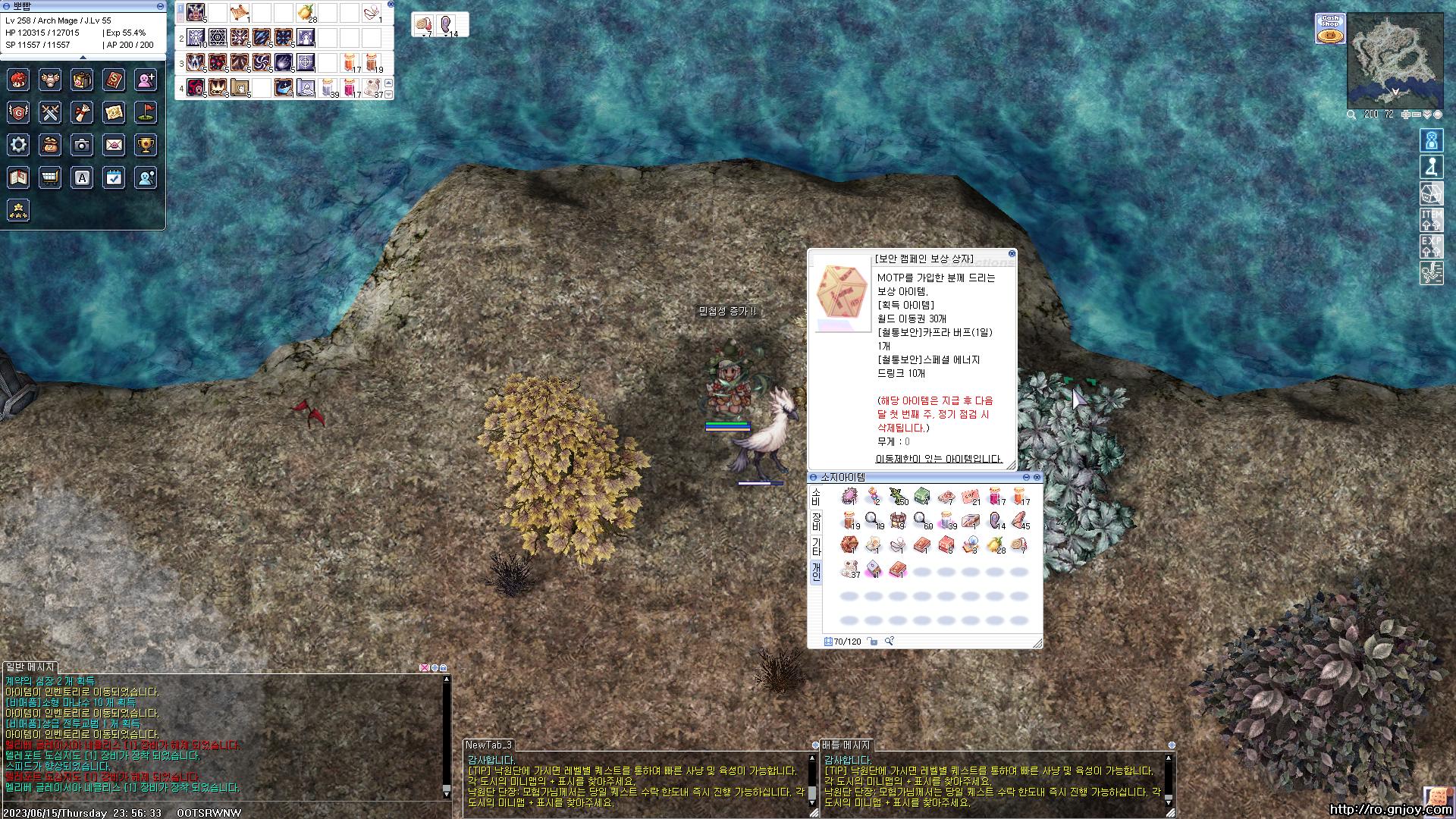The image size is (1456, 819).
Task: Open the shopping cart icon
Action: 50,177
